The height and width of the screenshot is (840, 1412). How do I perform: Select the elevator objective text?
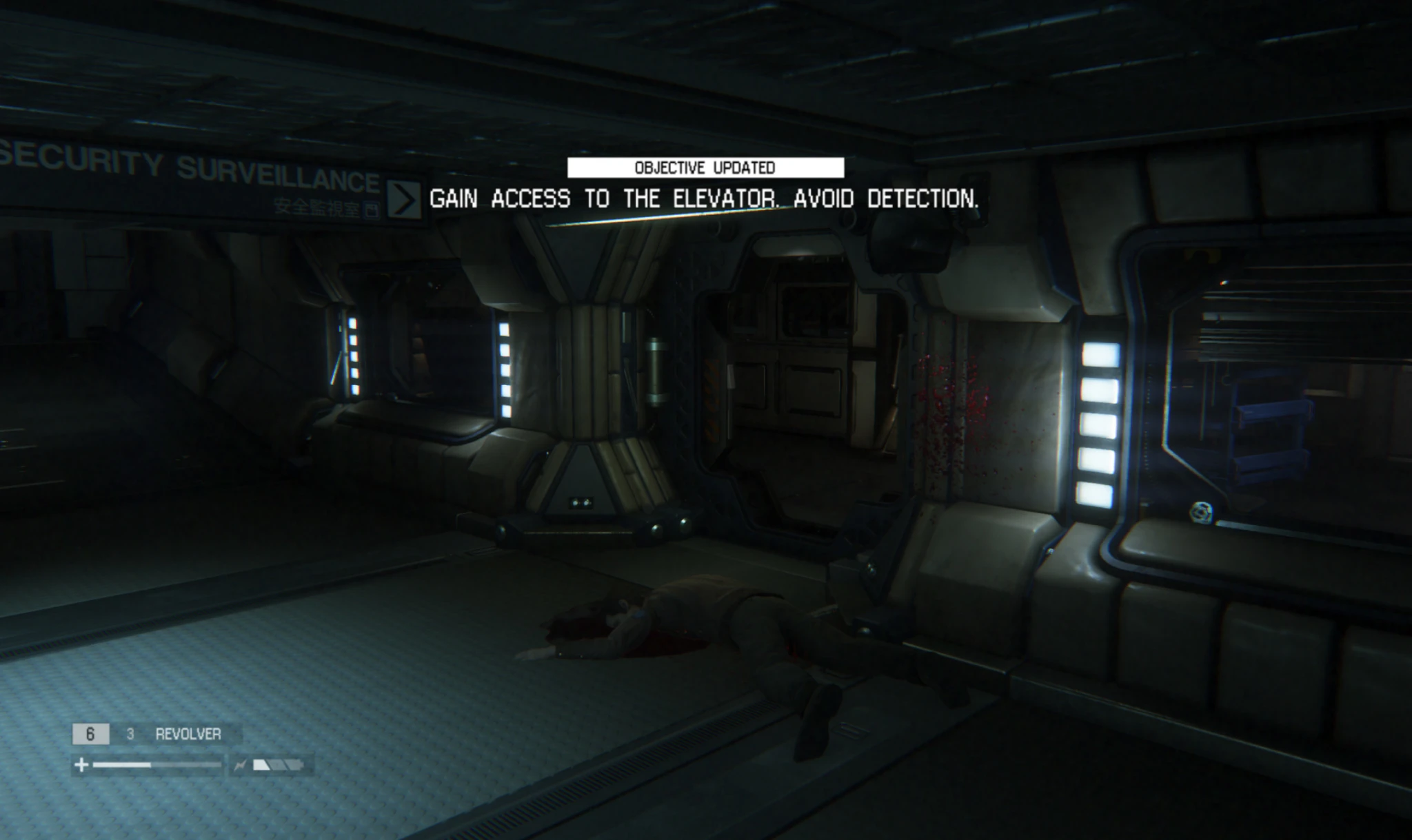pos(704,199)
